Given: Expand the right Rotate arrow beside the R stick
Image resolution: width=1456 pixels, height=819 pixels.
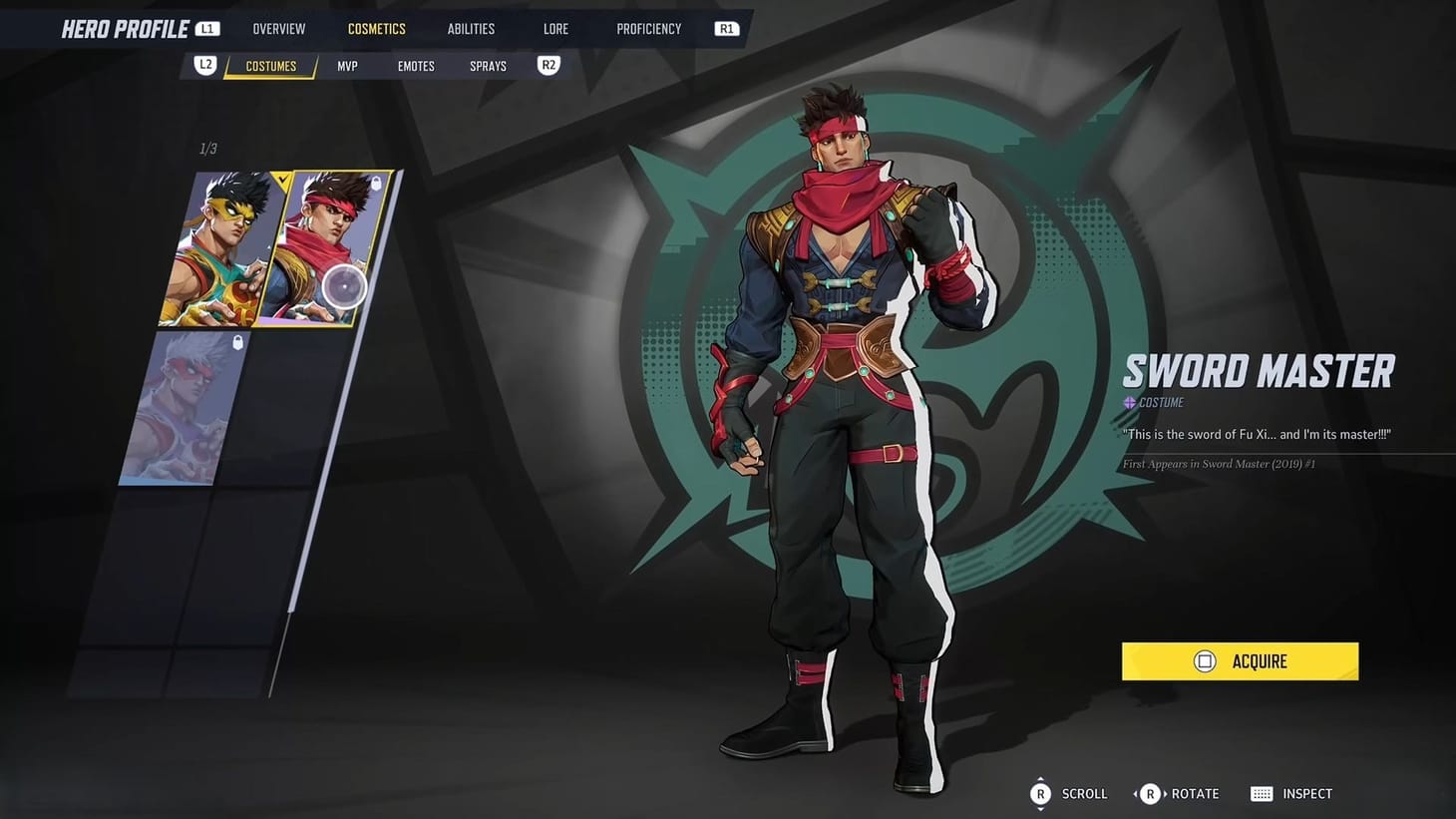Looking at the screenshot, I should pos(1164,793).
